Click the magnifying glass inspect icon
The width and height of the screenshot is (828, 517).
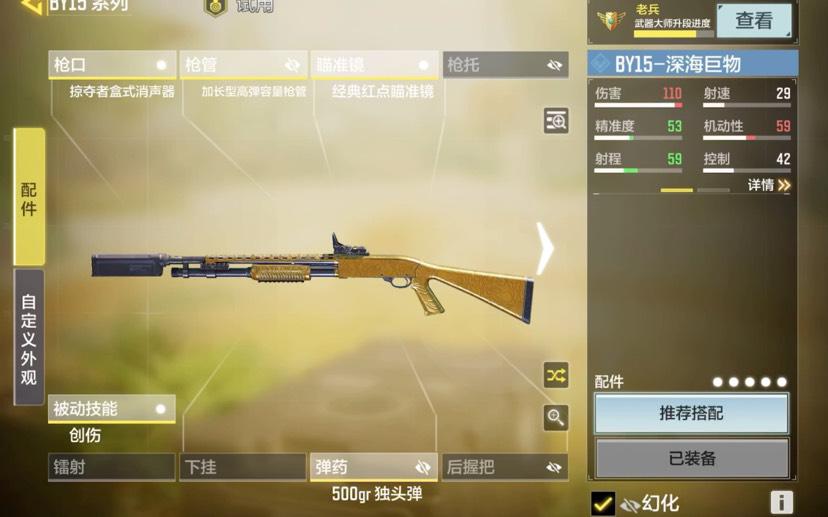click(556, 417)
